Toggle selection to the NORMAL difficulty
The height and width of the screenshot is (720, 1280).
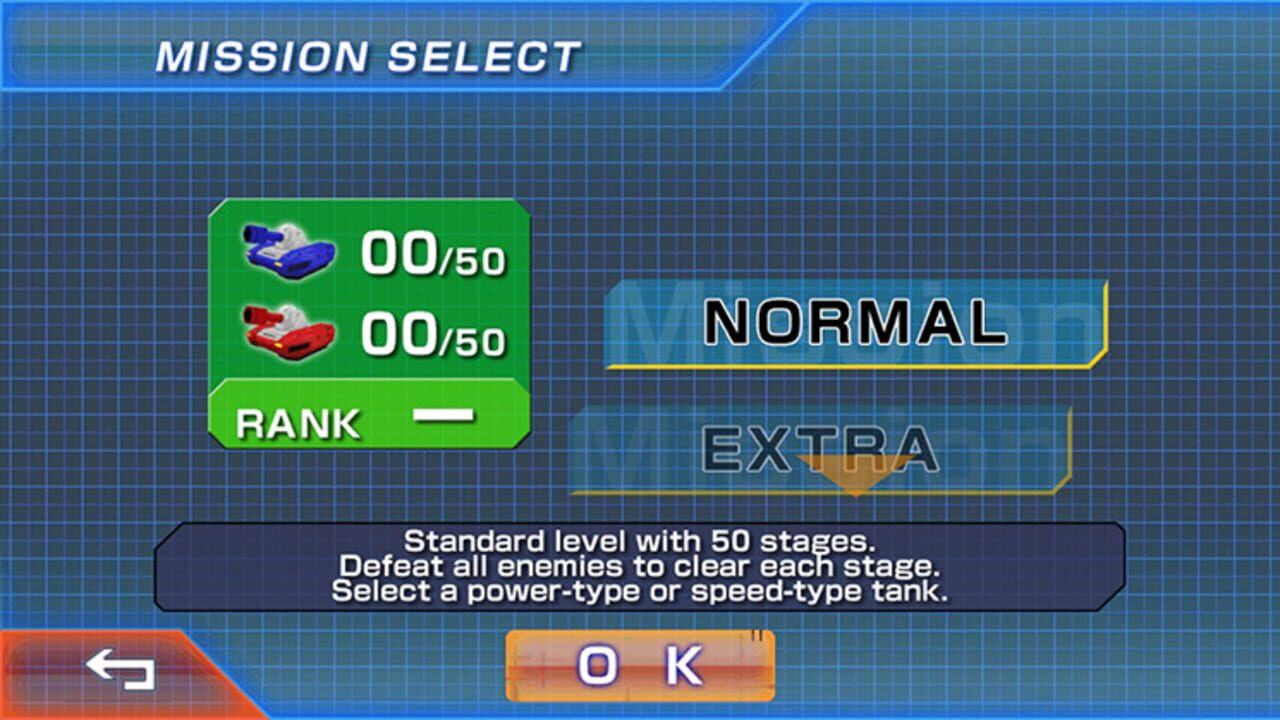855,322
